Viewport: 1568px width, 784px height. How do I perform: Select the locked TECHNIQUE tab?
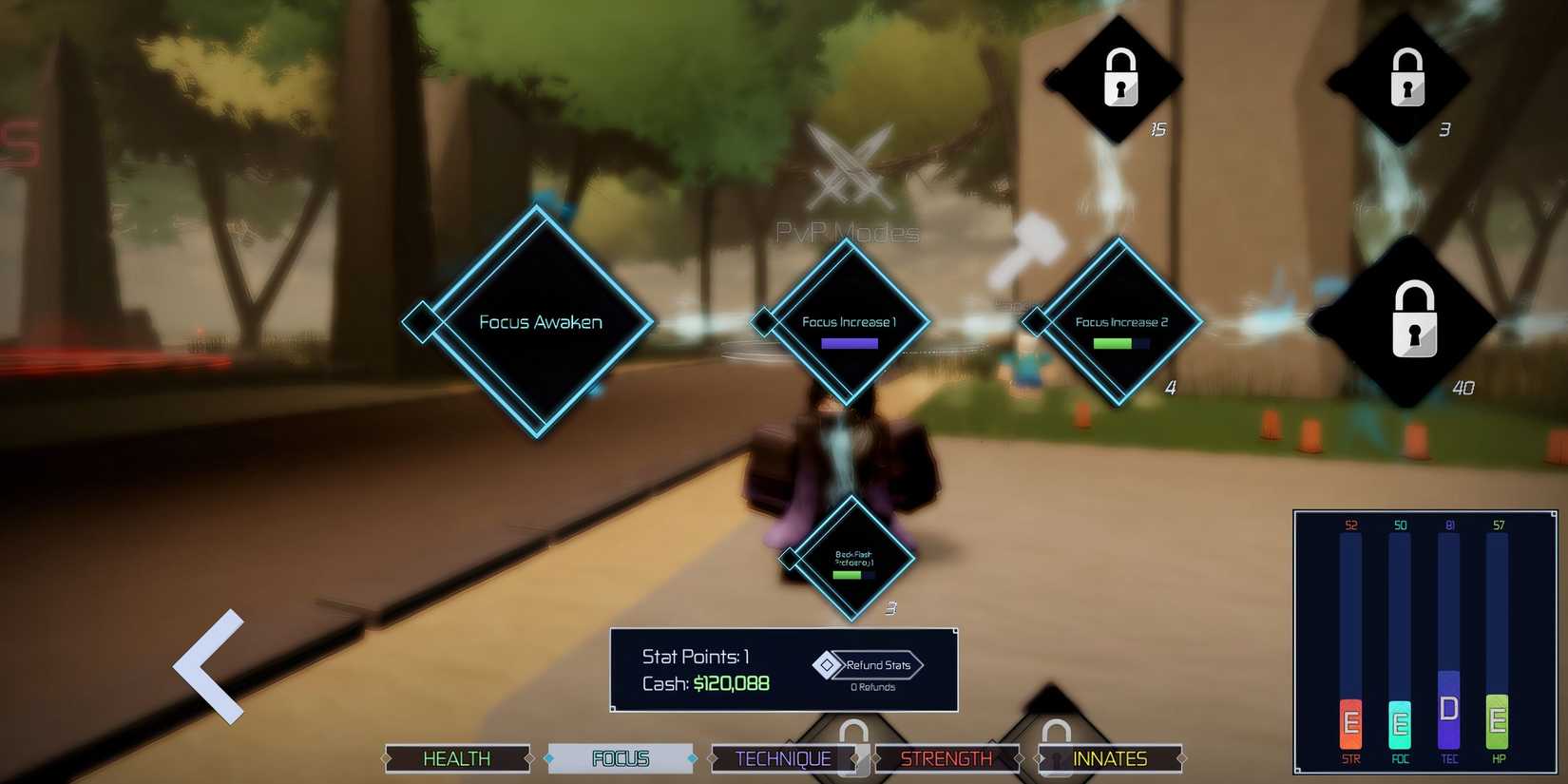(x=782, y=758)
